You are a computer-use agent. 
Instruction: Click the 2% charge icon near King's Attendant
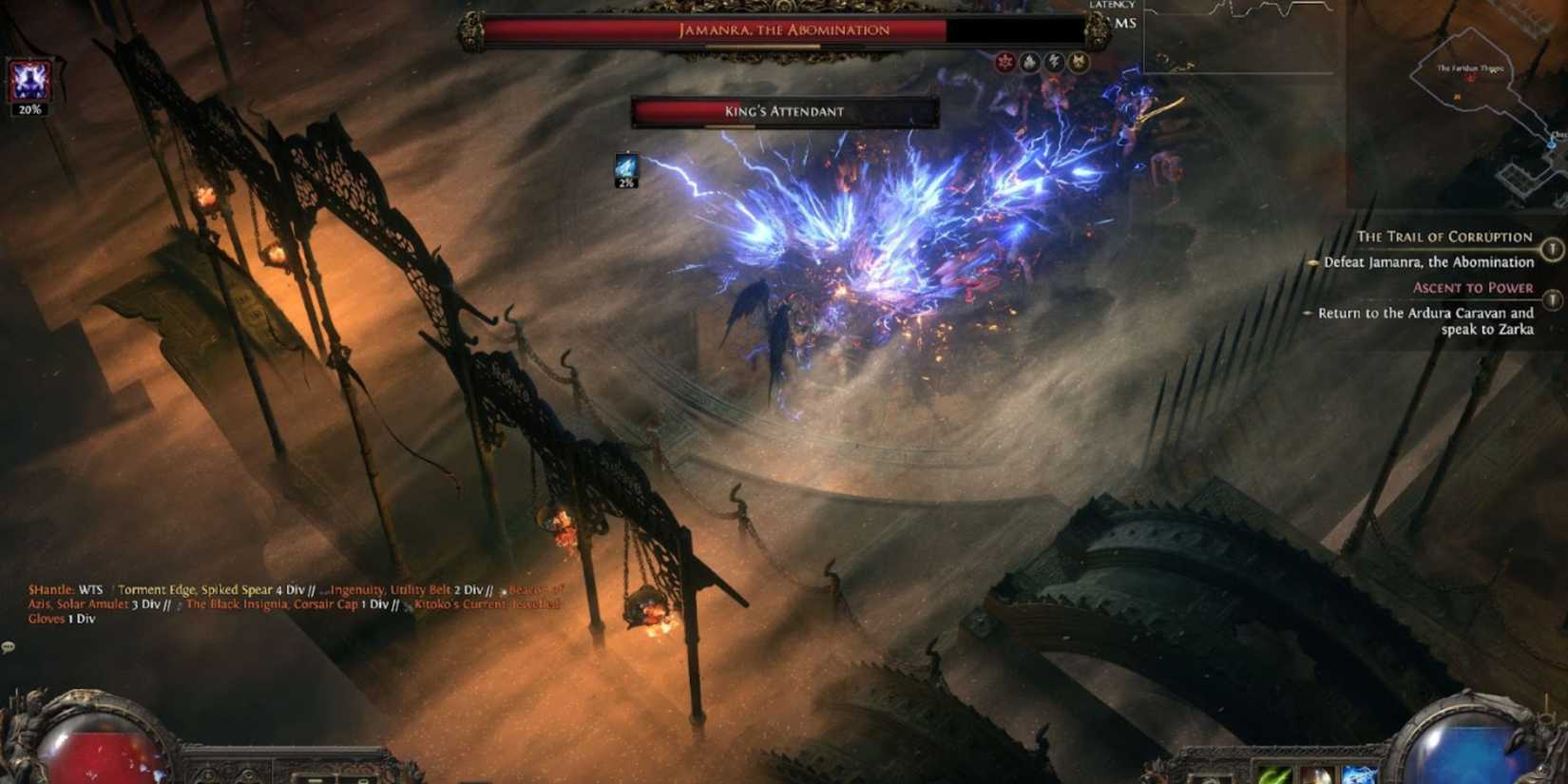click(x=626, y=166)
